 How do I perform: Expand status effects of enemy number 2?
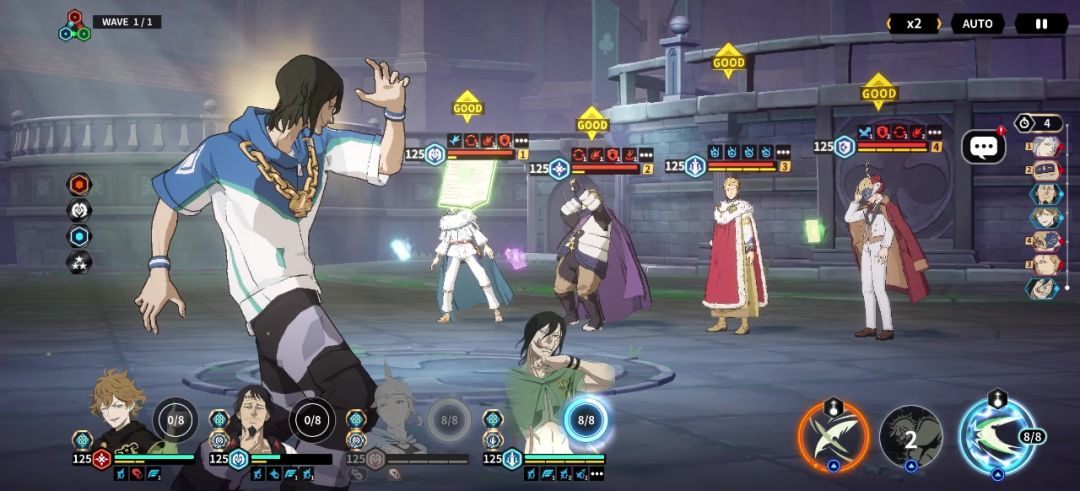[x=645, y=155]
